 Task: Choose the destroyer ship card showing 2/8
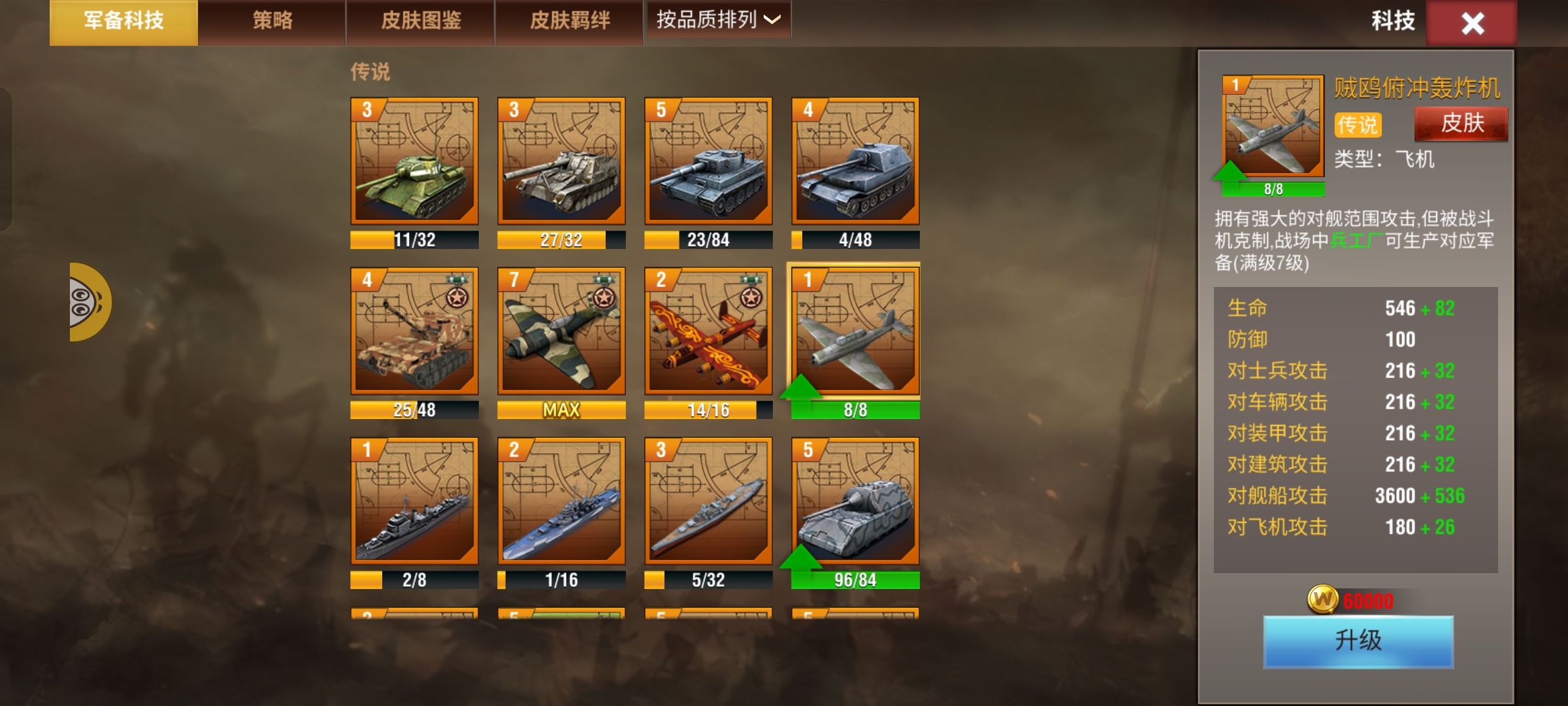coord(414,501)
